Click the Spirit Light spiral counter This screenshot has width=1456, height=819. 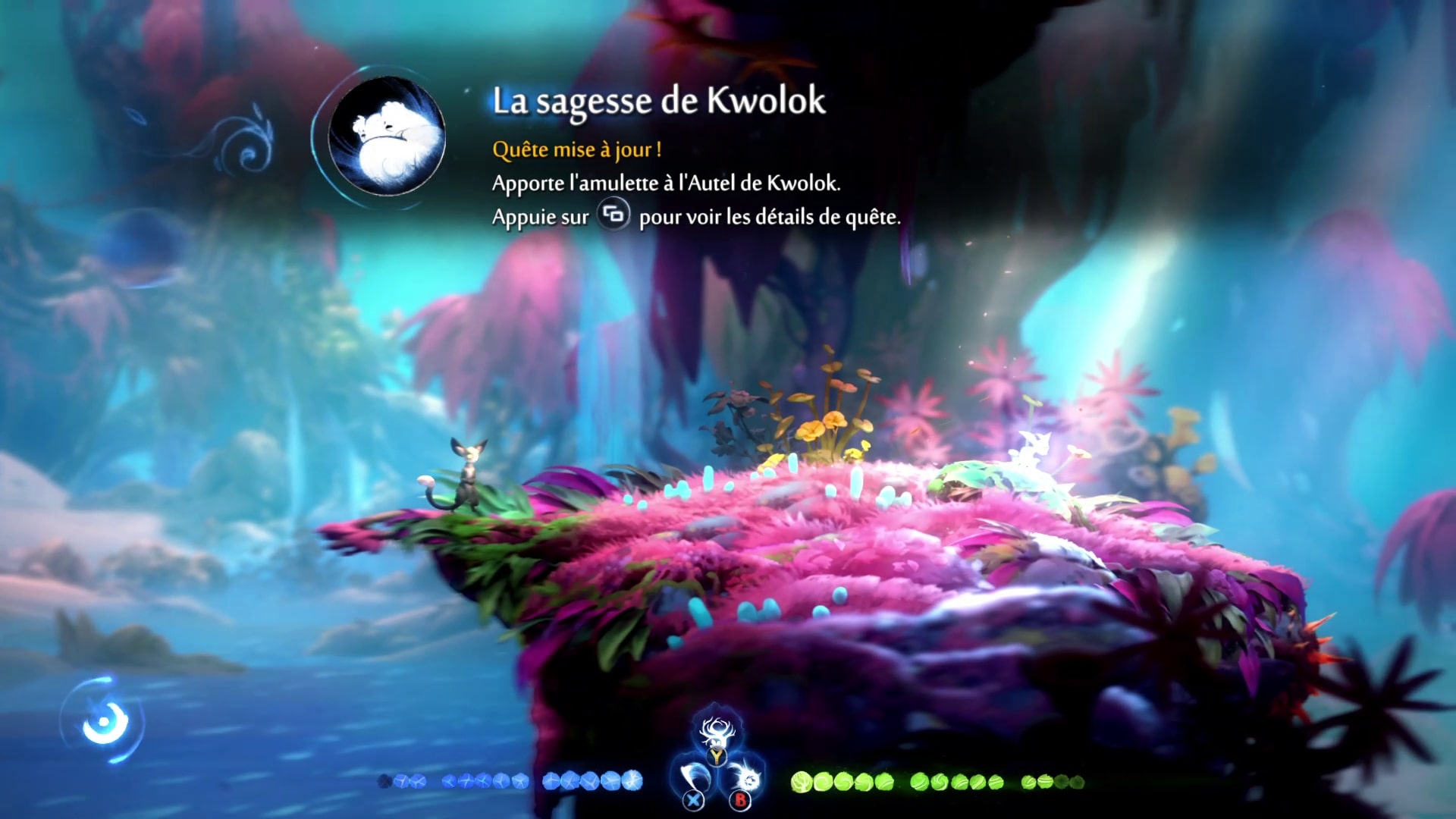[x=104, y=723]
